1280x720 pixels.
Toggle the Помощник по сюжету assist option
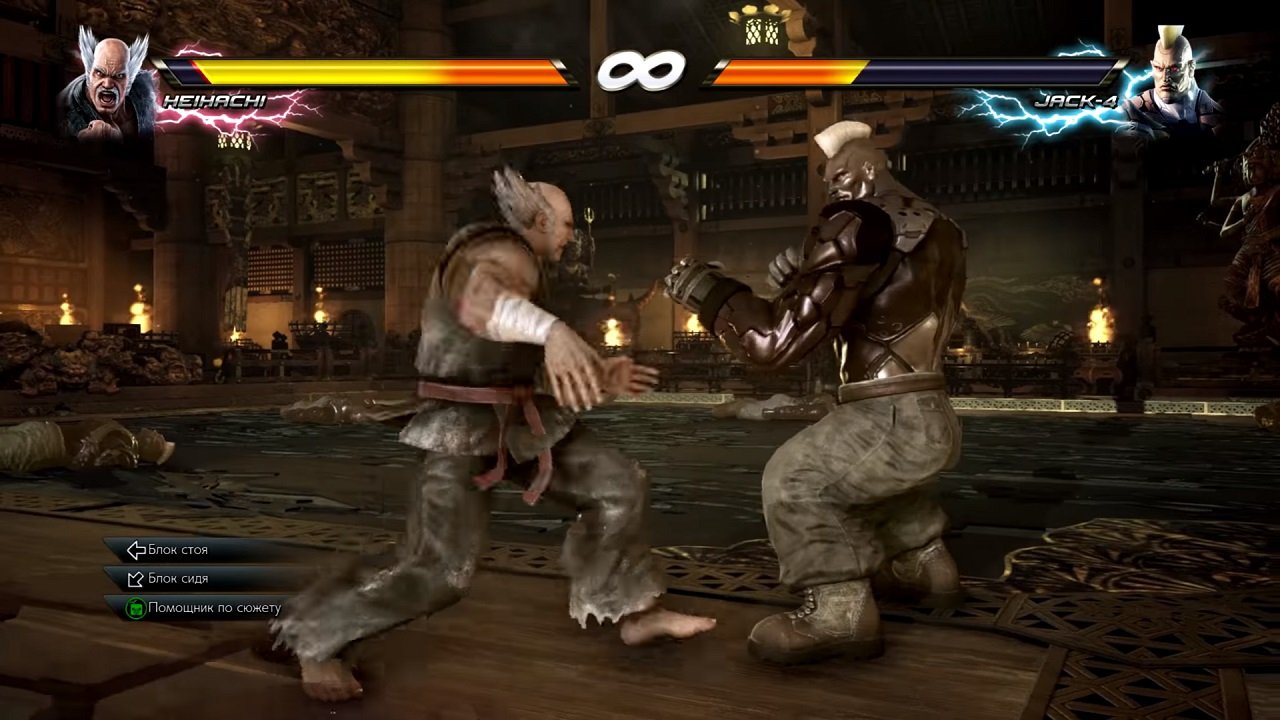click(x=213, y=606)
